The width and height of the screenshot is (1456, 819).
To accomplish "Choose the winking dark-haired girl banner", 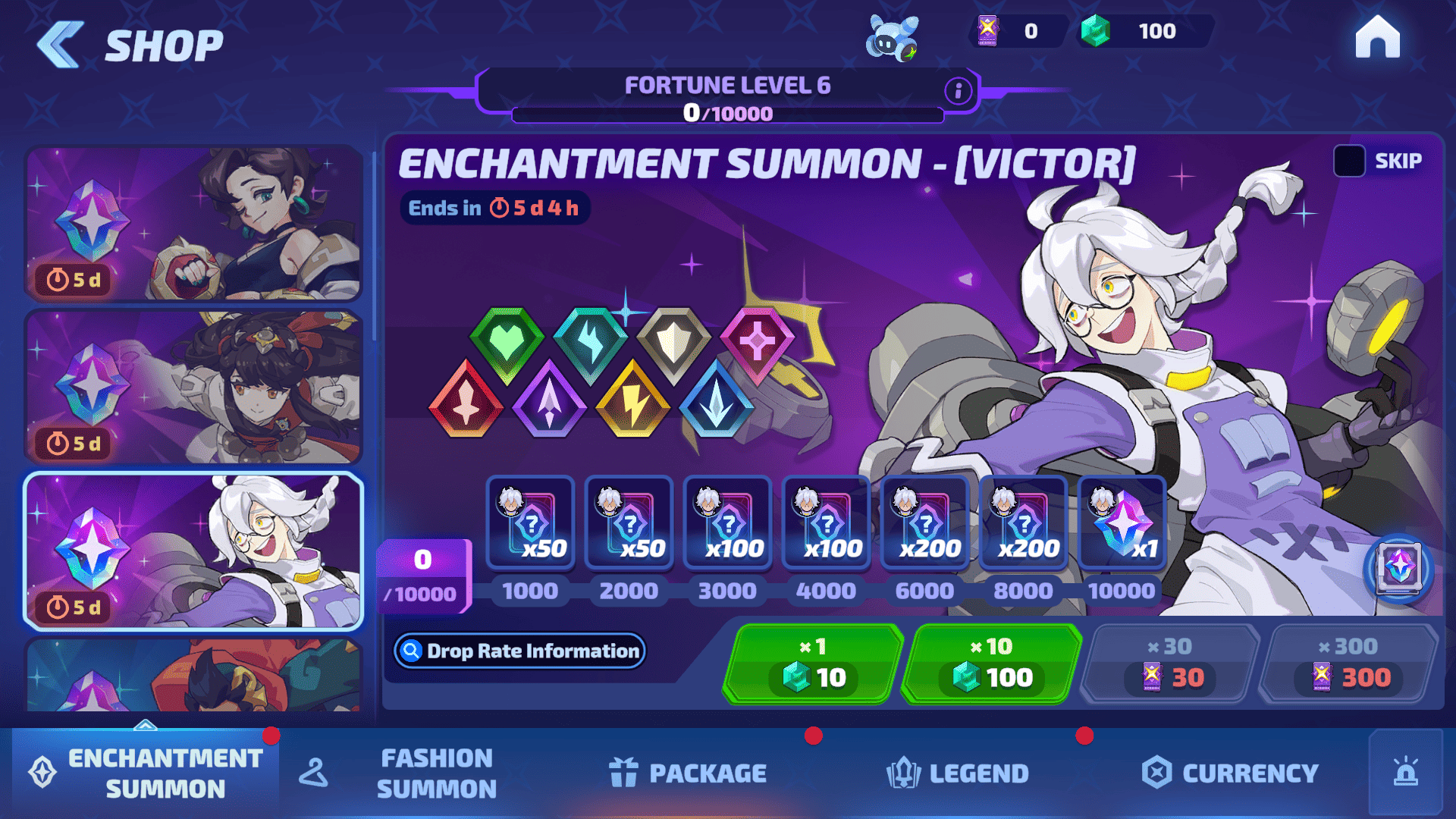I will coord(193,224).
